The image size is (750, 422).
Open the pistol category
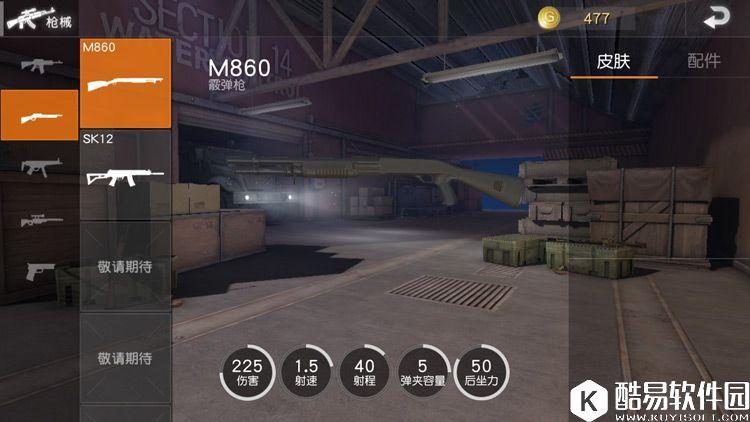(40, 270)
